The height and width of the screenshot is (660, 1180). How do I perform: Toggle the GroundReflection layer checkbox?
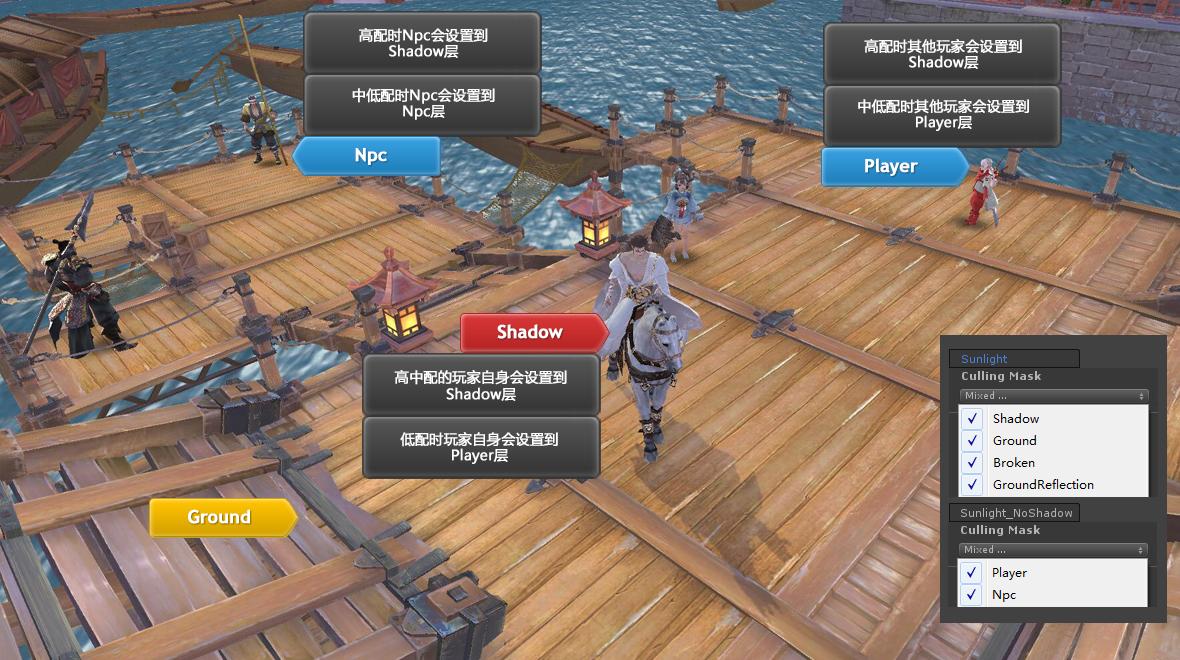tap(972, 485)
